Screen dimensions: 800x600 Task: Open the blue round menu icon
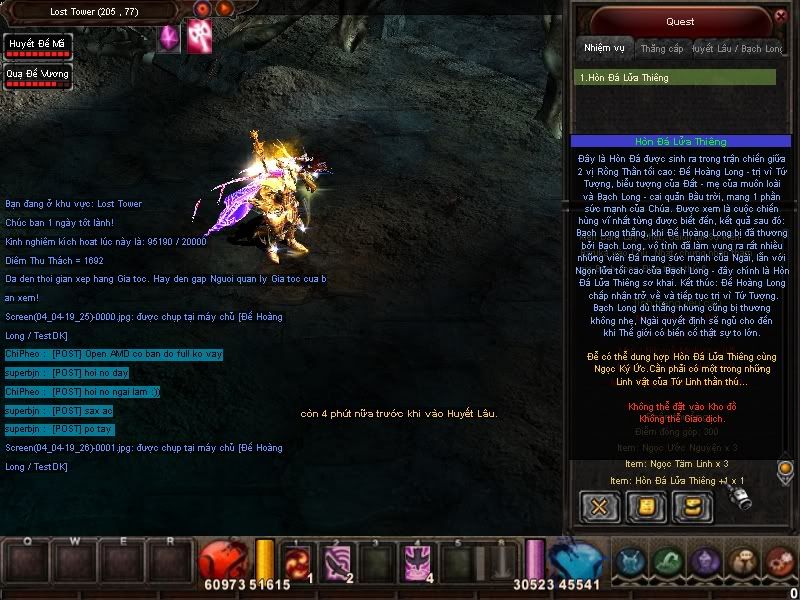click(629, 562)
